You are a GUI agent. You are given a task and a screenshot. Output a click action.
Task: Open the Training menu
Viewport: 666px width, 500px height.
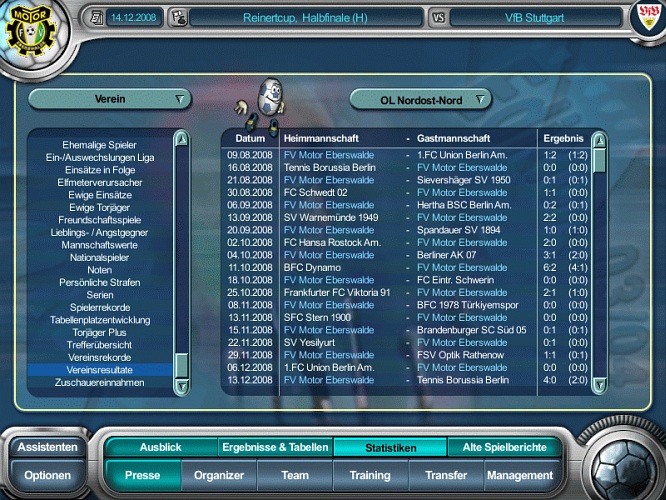[370, 476]
